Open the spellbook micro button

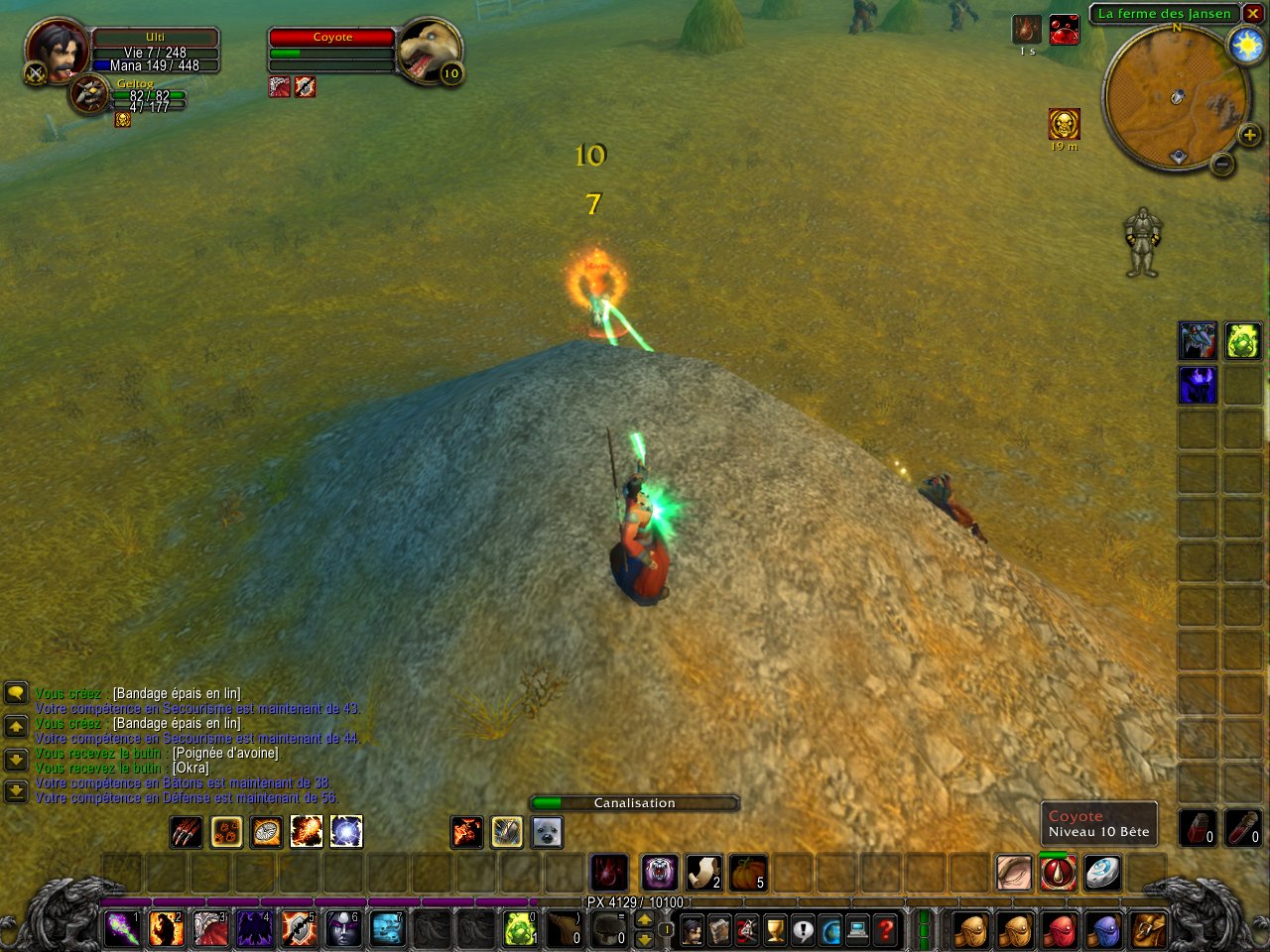click(719, 931)
